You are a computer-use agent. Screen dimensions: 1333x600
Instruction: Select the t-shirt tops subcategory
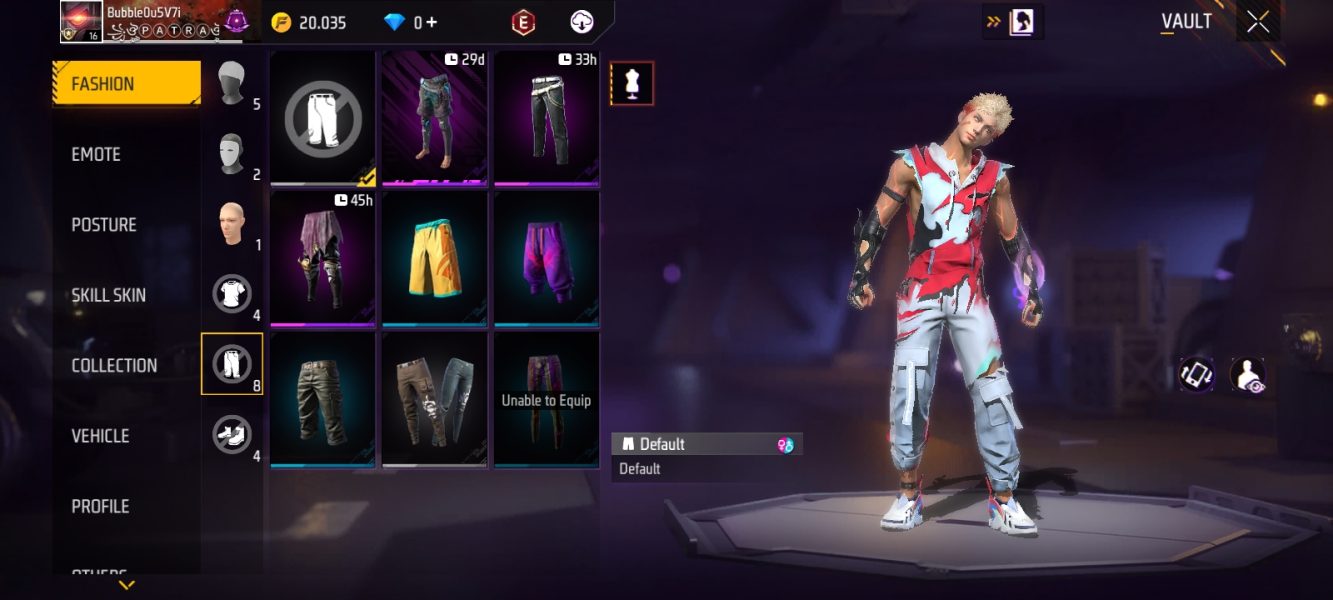(x=232, y=294)
